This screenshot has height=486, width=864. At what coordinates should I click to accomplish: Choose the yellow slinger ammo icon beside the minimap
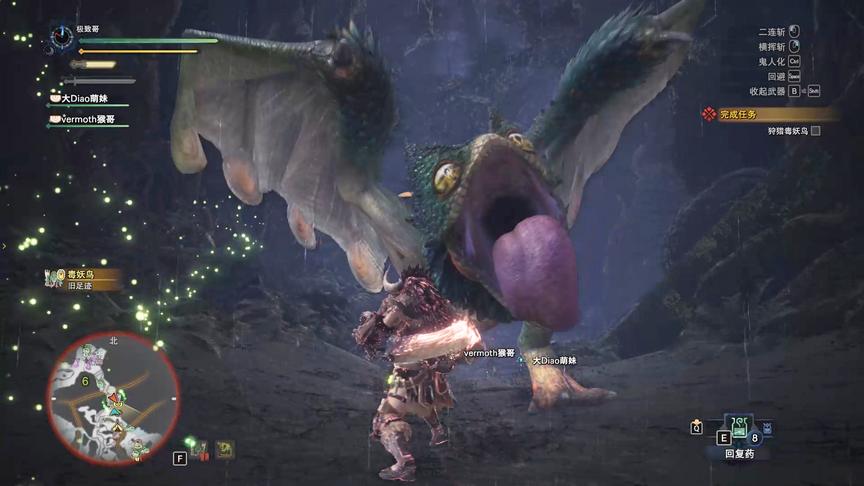click(225, 450)
